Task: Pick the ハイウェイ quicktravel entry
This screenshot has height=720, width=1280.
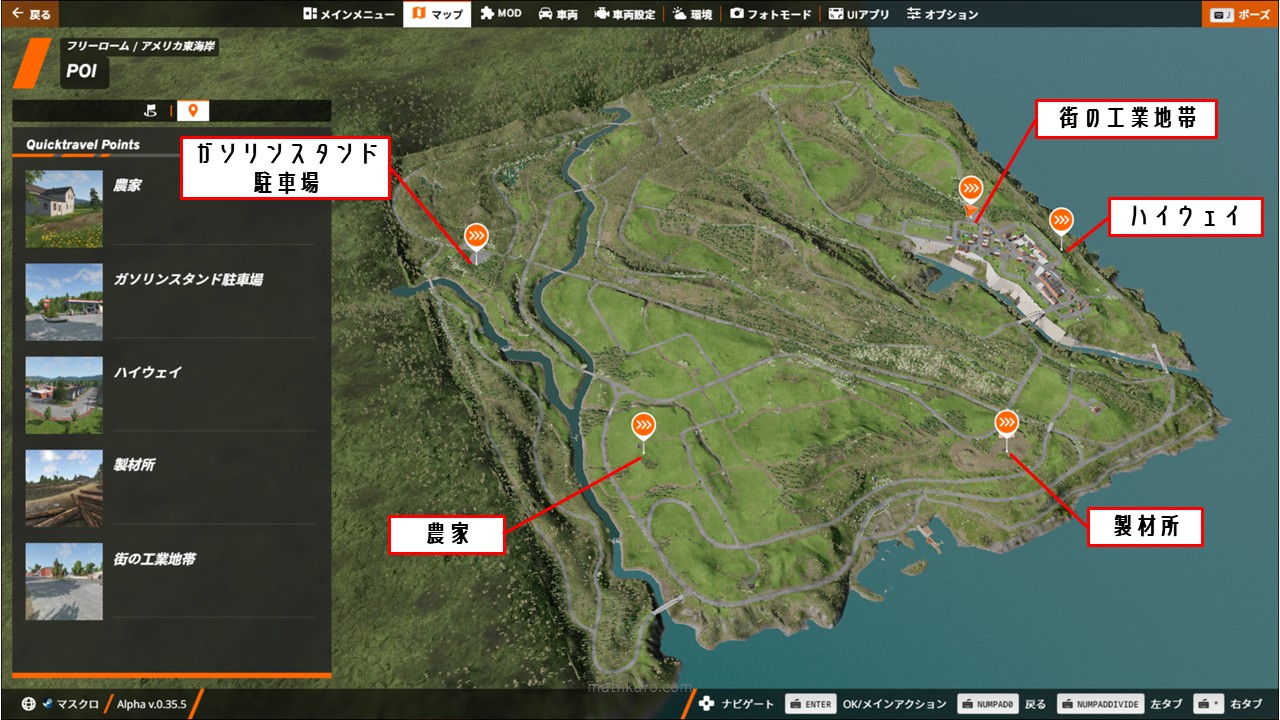Action: pyautogui.click(x=170, y=394)
